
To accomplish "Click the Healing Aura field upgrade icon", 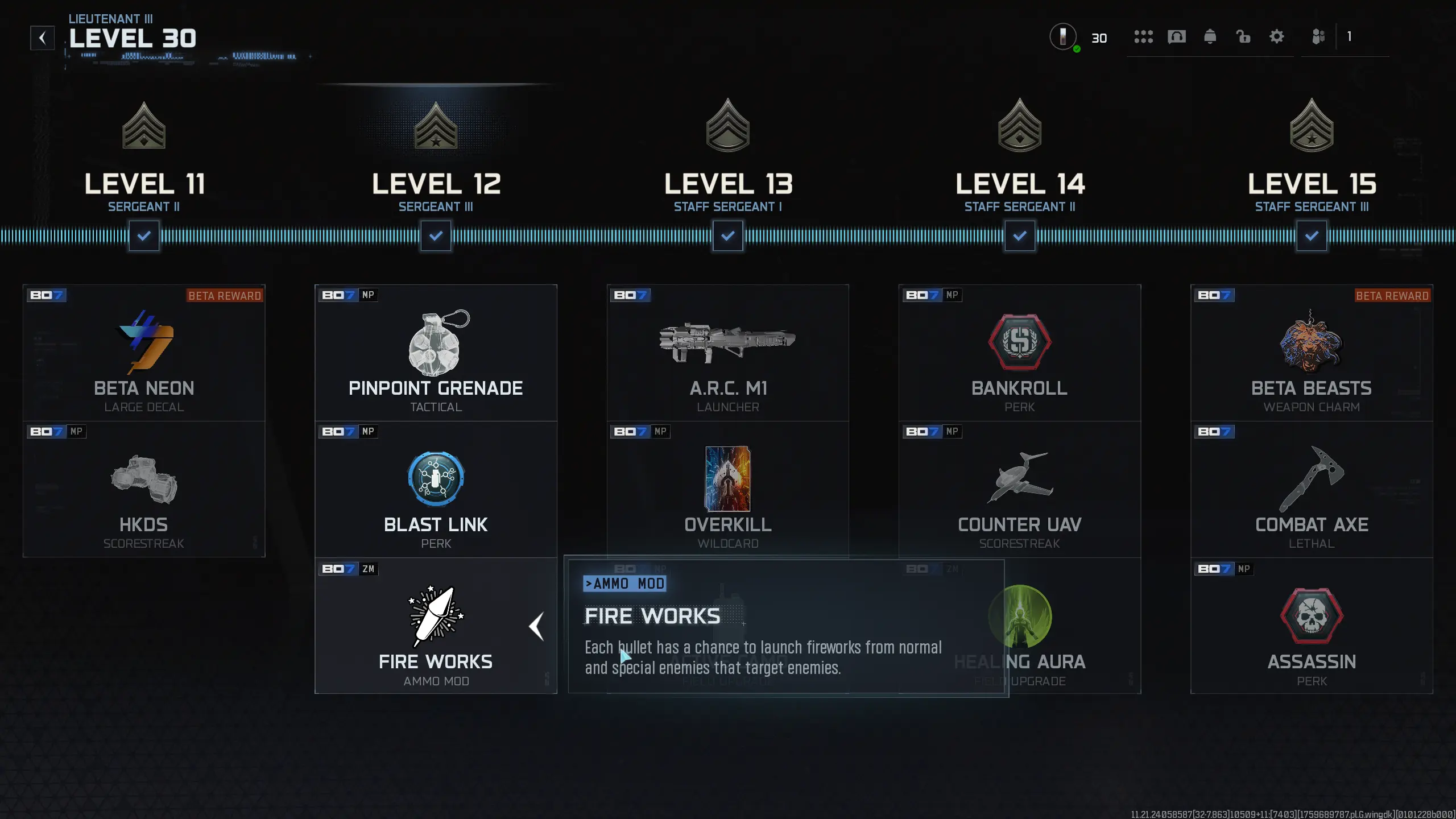I will point(1020,617).
